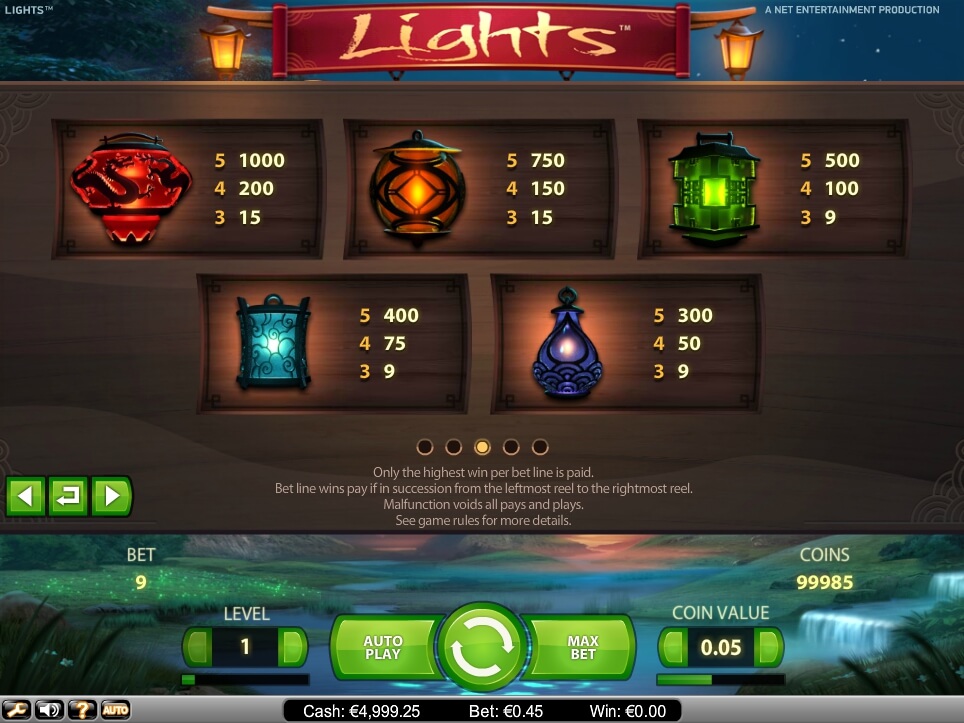Screen dimensions: 964x723
Task: Jump to the last paytable page dot
Action: tap(540, 447)
